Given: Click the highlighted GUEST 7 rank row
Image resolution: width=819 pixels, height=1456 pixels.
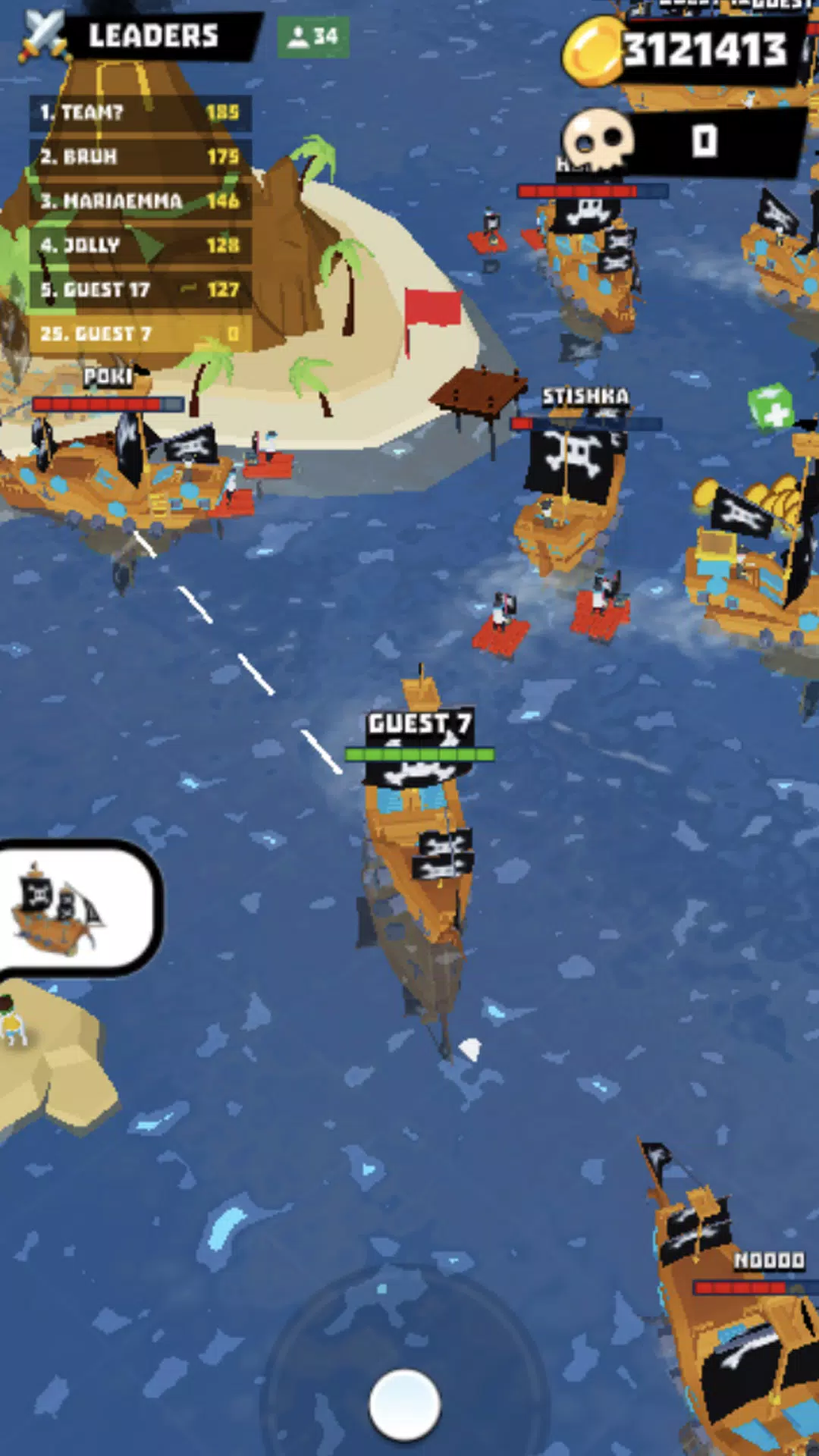Looking at the screenshot, I should pyautogui.click(x=140, y=334).
